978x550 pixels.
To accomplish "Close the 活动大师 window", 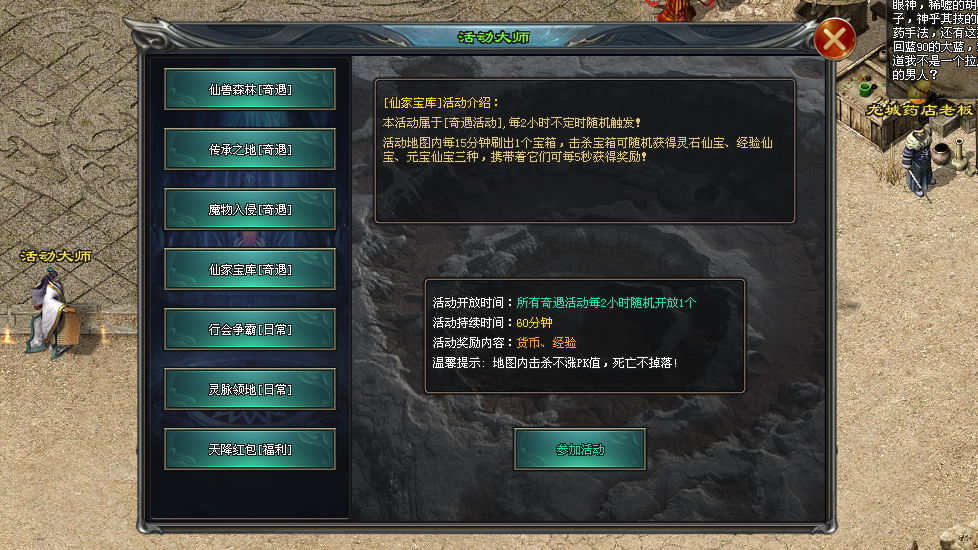I will 833,40.
